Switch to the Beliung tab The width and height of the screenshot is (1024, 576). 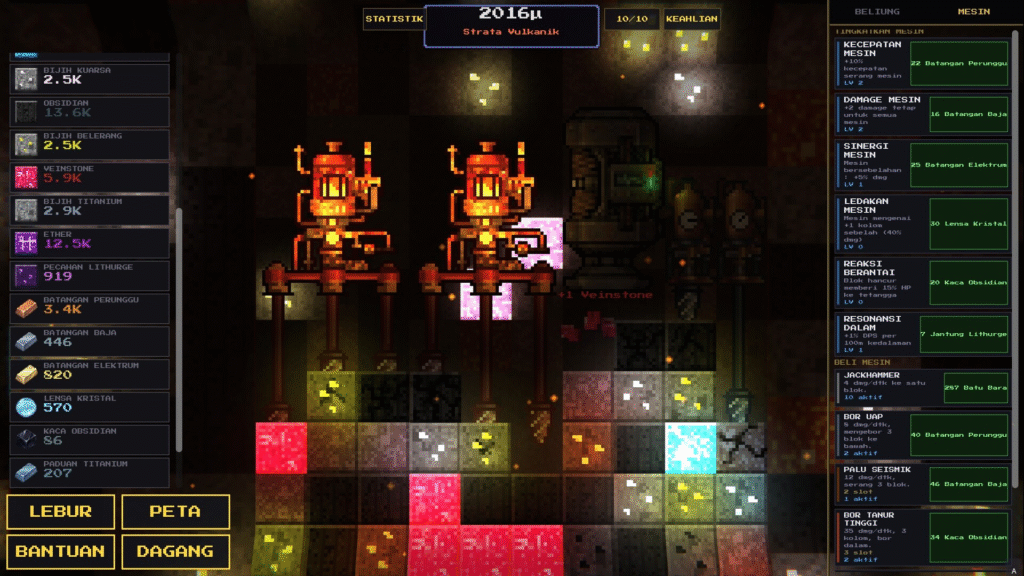[x=876, y=12]
